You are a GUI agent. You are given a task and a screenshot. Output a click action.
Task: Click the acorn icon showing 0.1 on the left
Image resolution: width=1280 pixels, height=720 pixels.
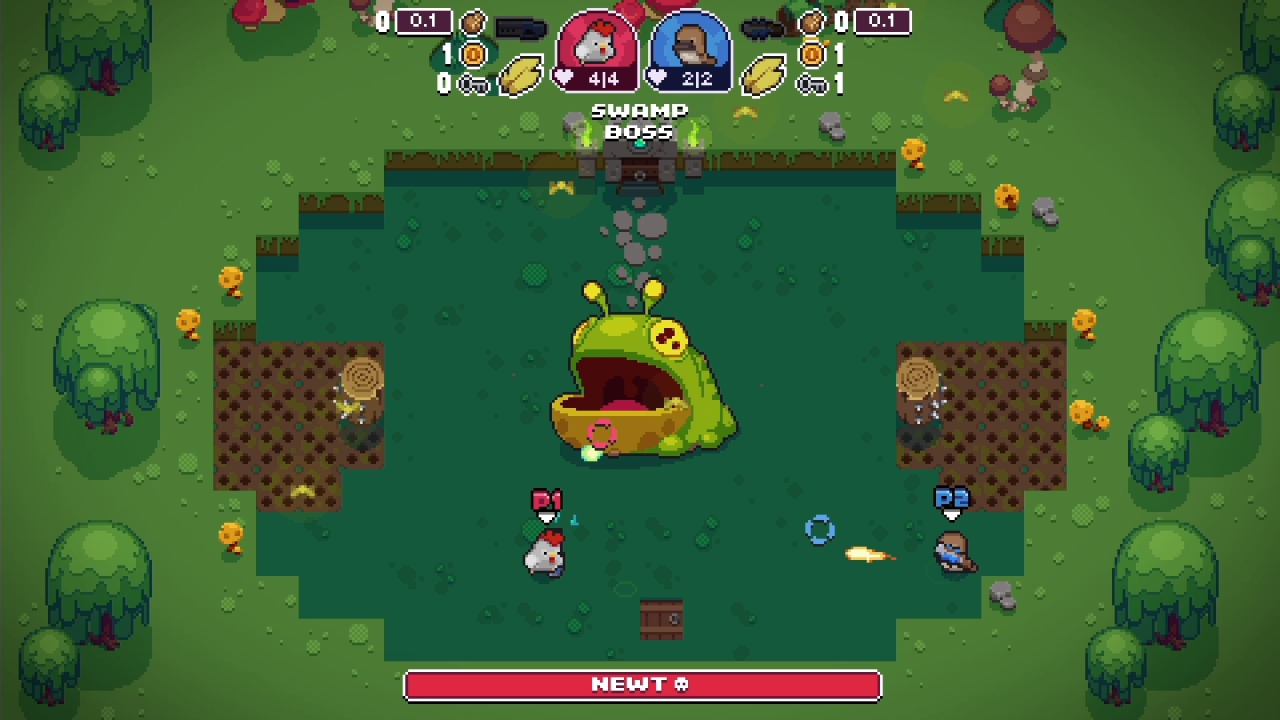(x=474, y=22)
